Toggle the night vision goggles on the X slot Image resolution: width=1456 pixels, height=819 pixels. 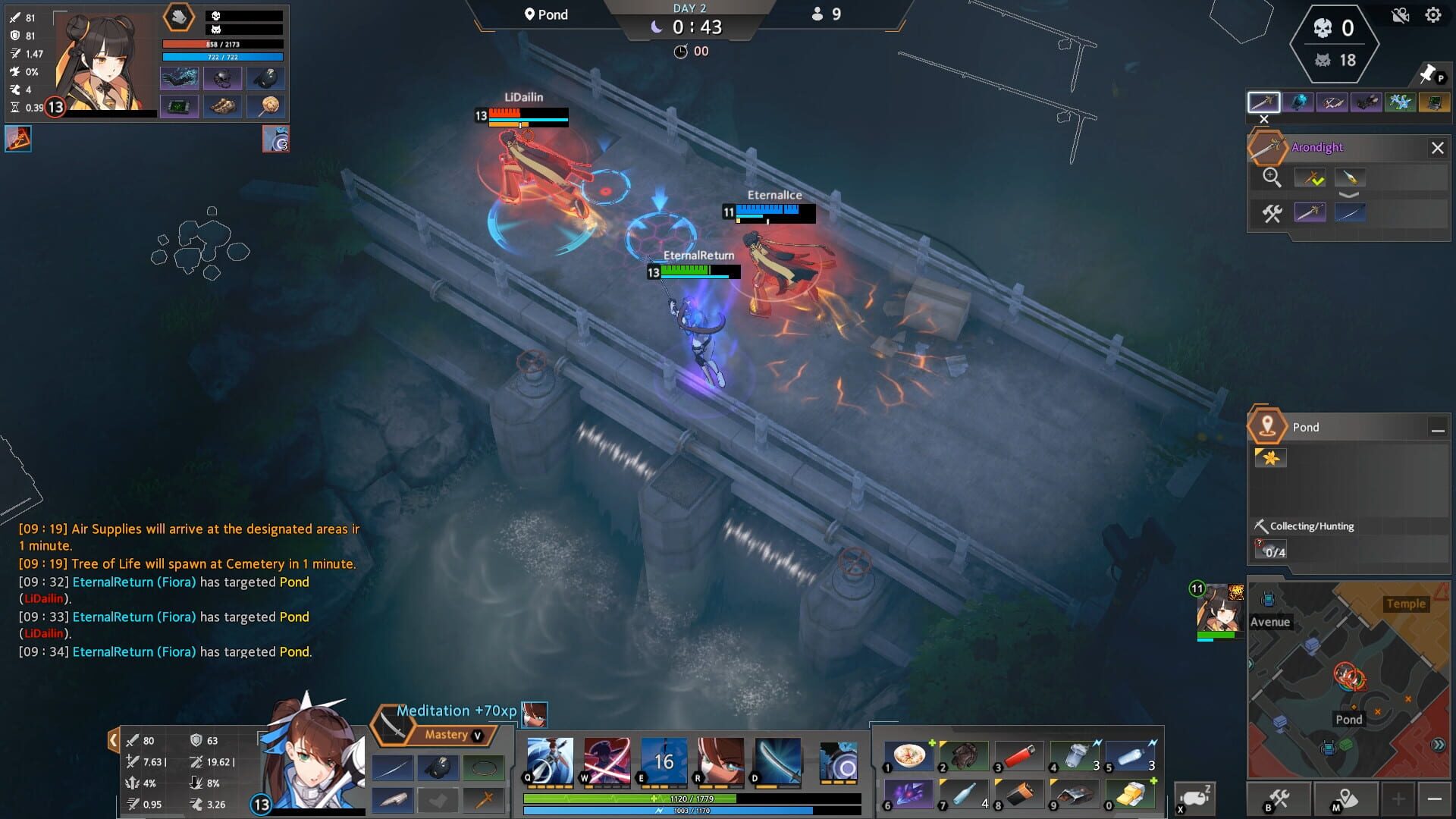pos(1195,798)
